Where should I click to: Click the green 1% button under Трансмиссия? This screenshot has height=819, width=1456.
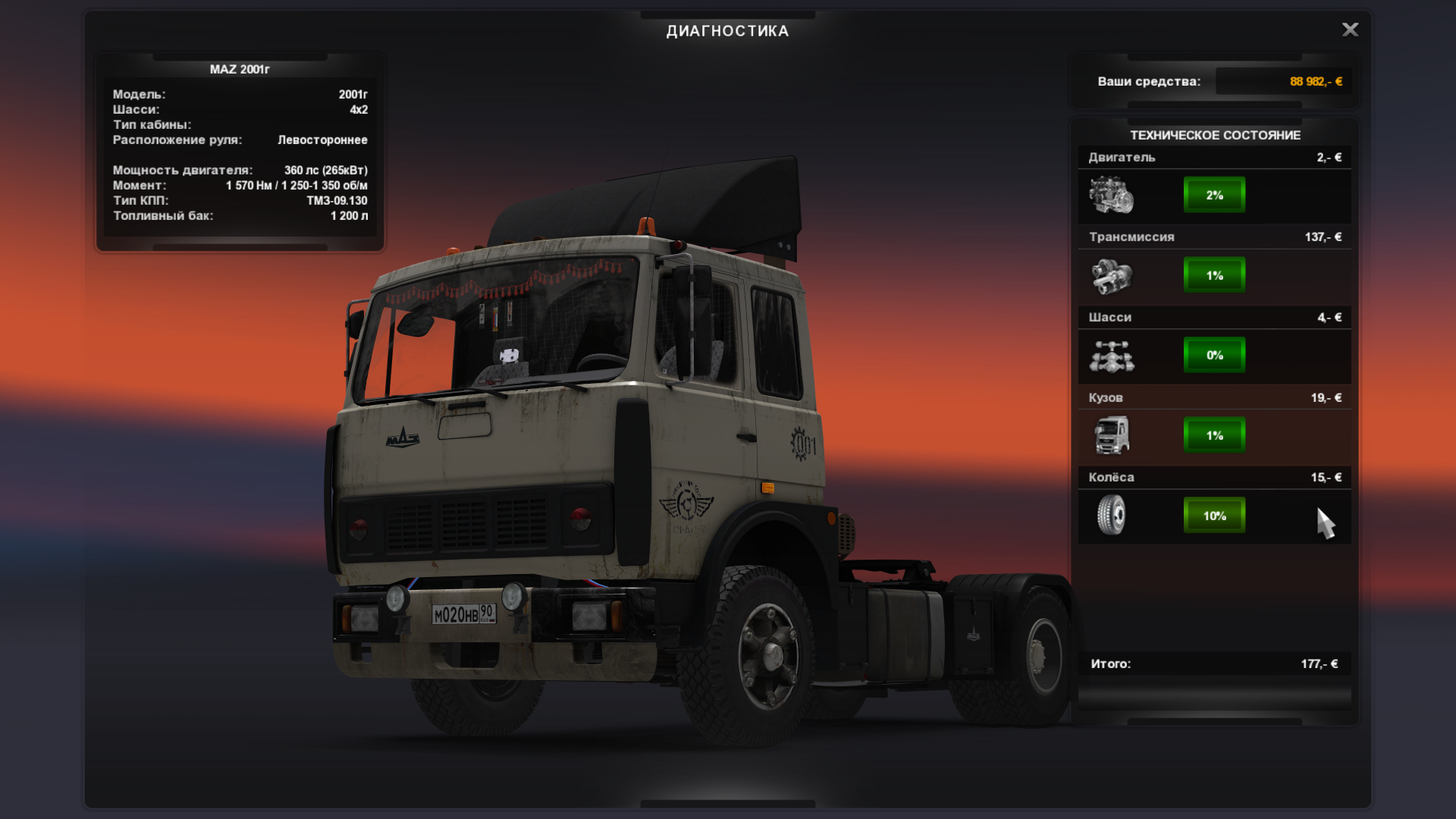tap(1214, 275)
